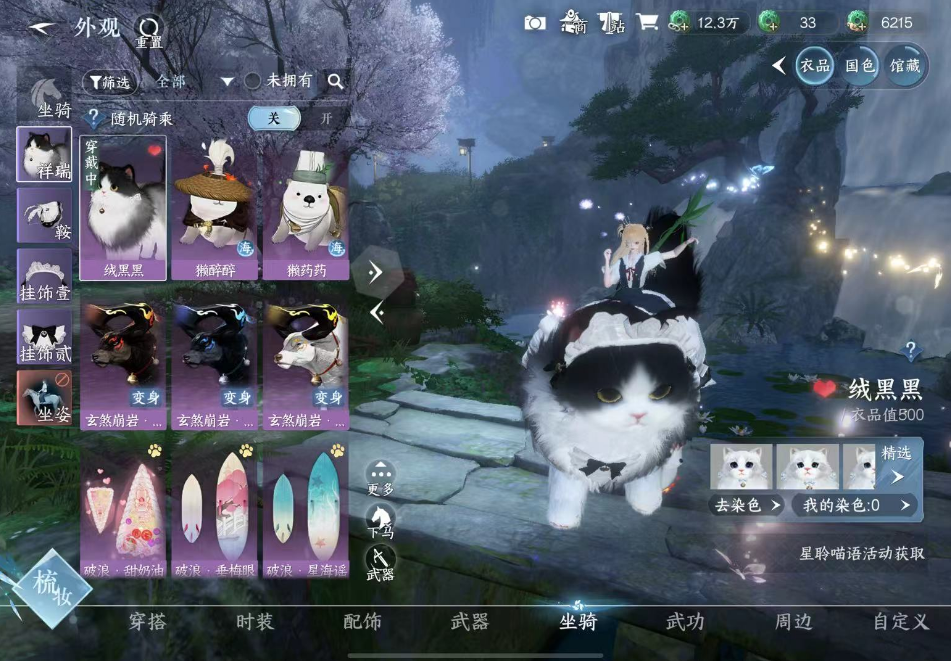Viewport: 951px width, 661px height.
Task: Toggle the 随机骑乘 switch
Action: pos(299,118)
